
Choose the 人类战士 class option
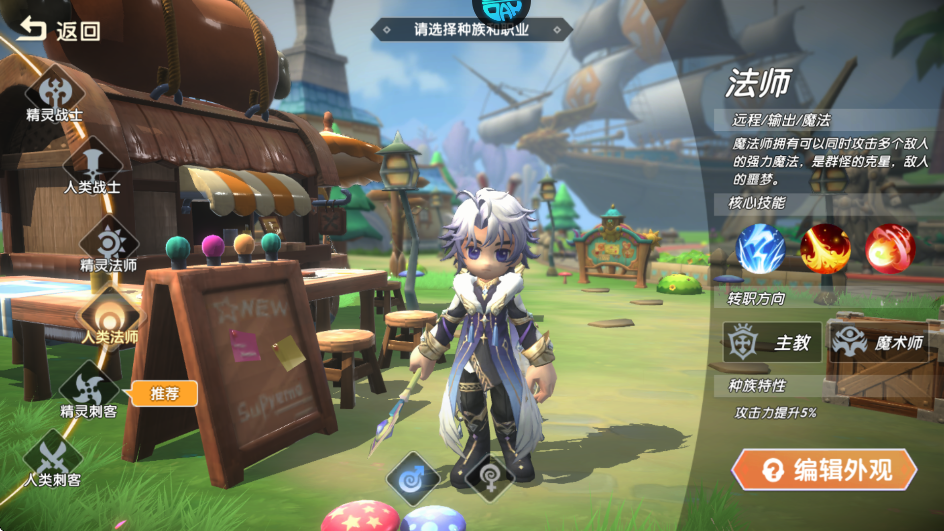[x=93, y=164]
